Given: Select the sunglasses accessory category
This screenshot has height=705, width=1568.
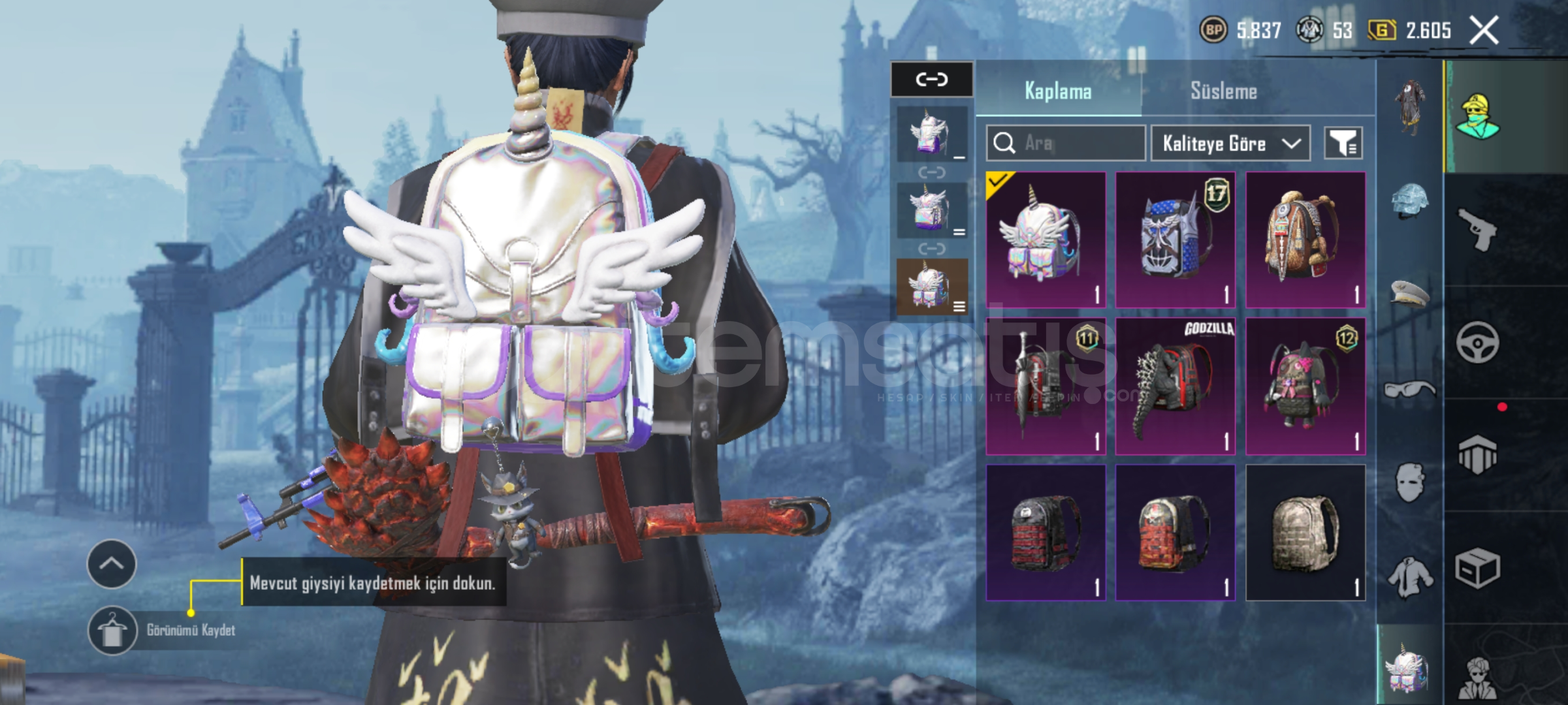Looking at the screenshot, I should click(1409, 390).
